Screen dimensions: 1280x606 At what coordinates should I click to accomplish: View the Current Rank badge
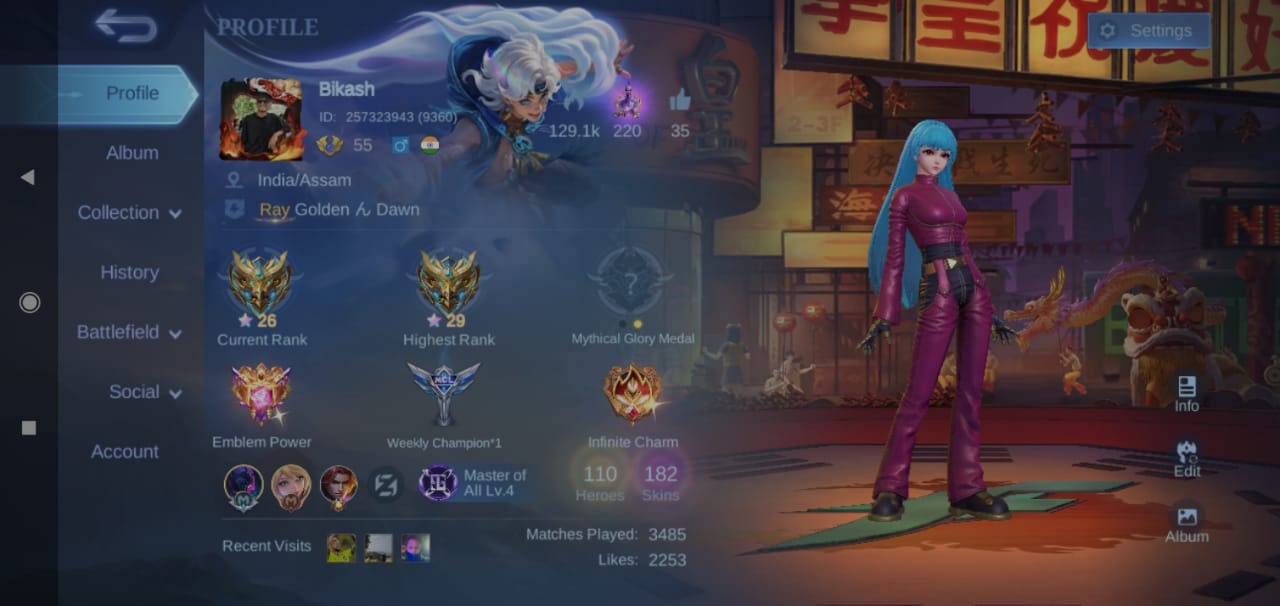pos(260,283)
